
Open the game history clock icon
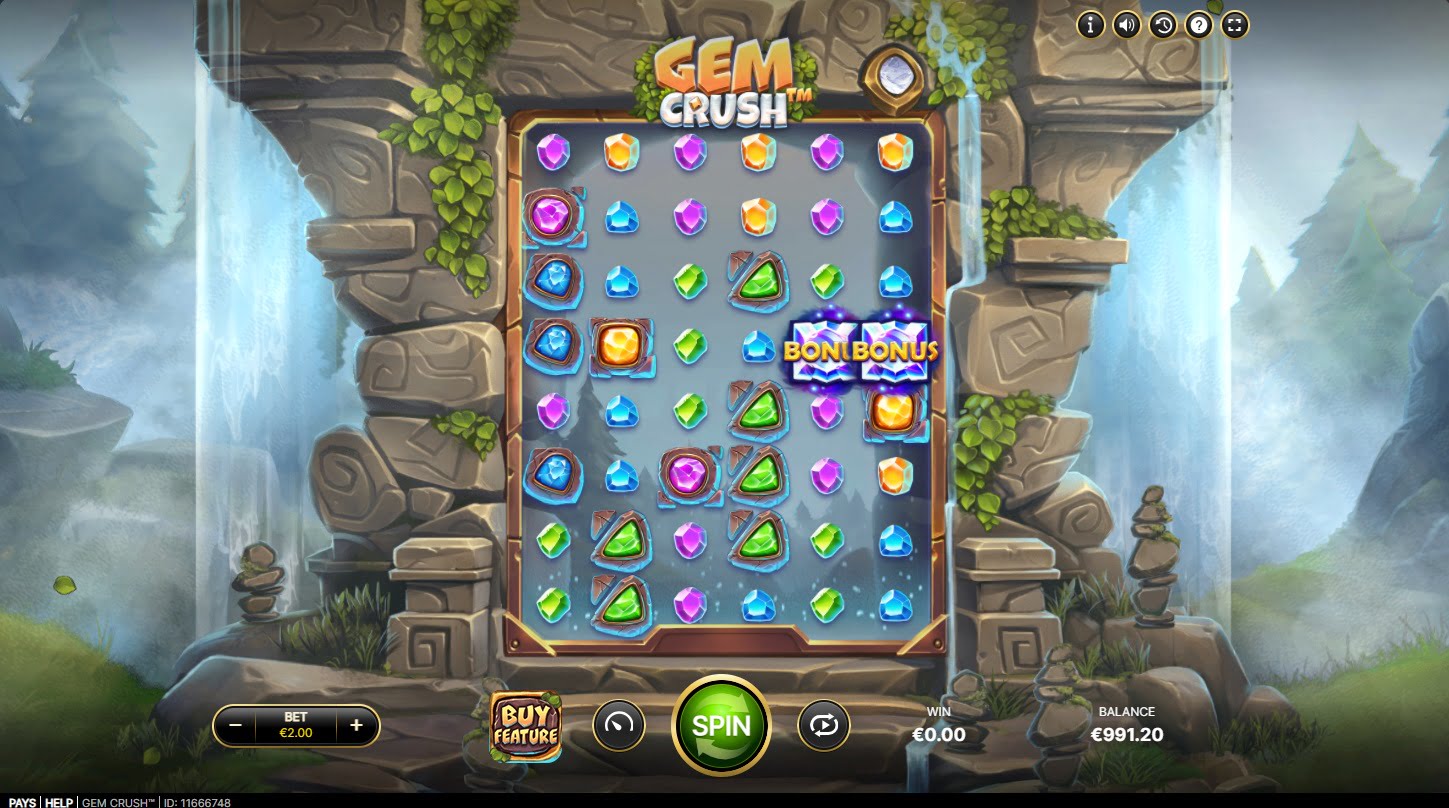tap(1162, 25)
